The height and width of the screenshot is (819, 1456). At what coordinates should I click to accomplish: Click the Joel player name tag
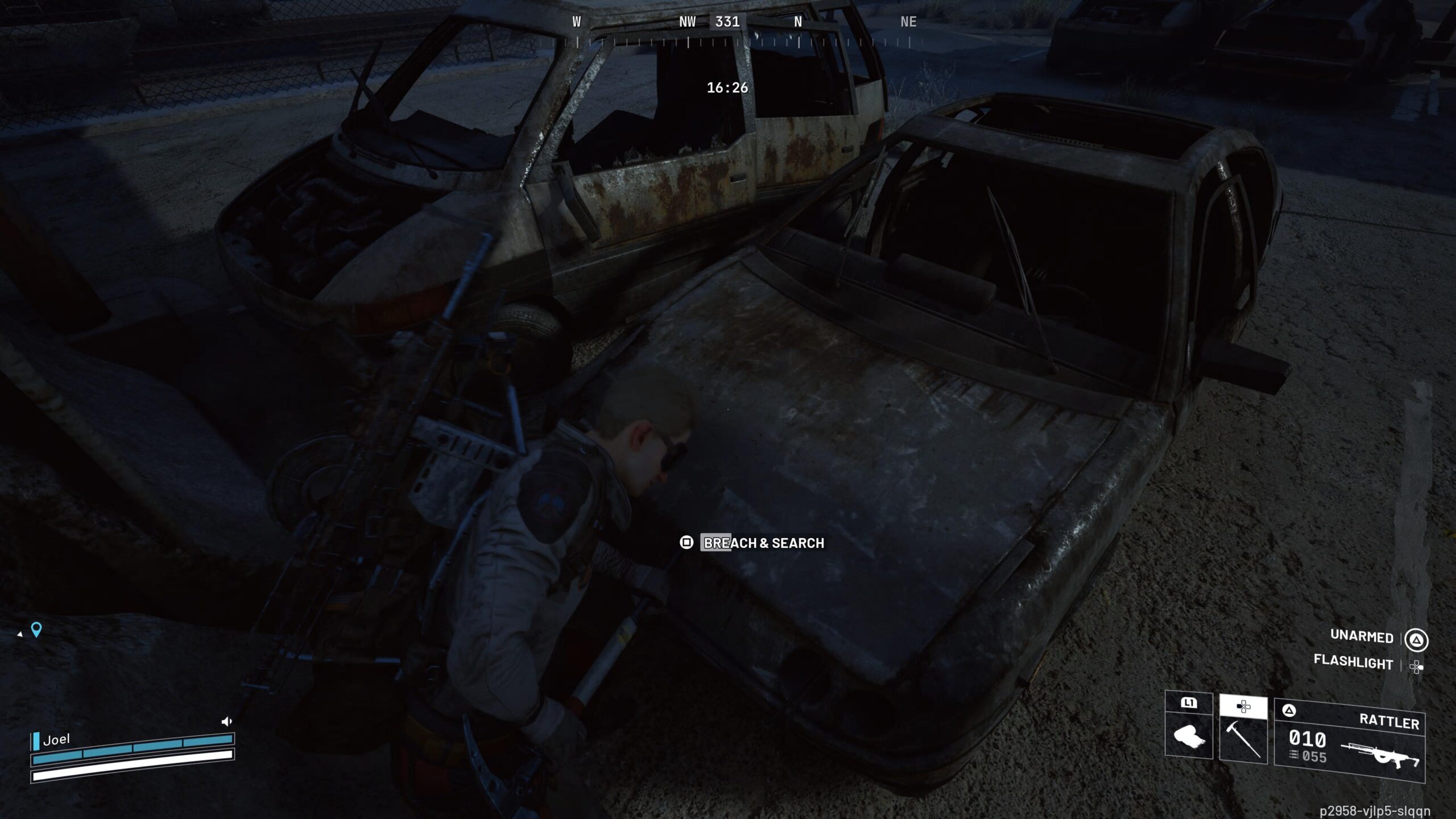pyautogui.click(x=56, y=739)
